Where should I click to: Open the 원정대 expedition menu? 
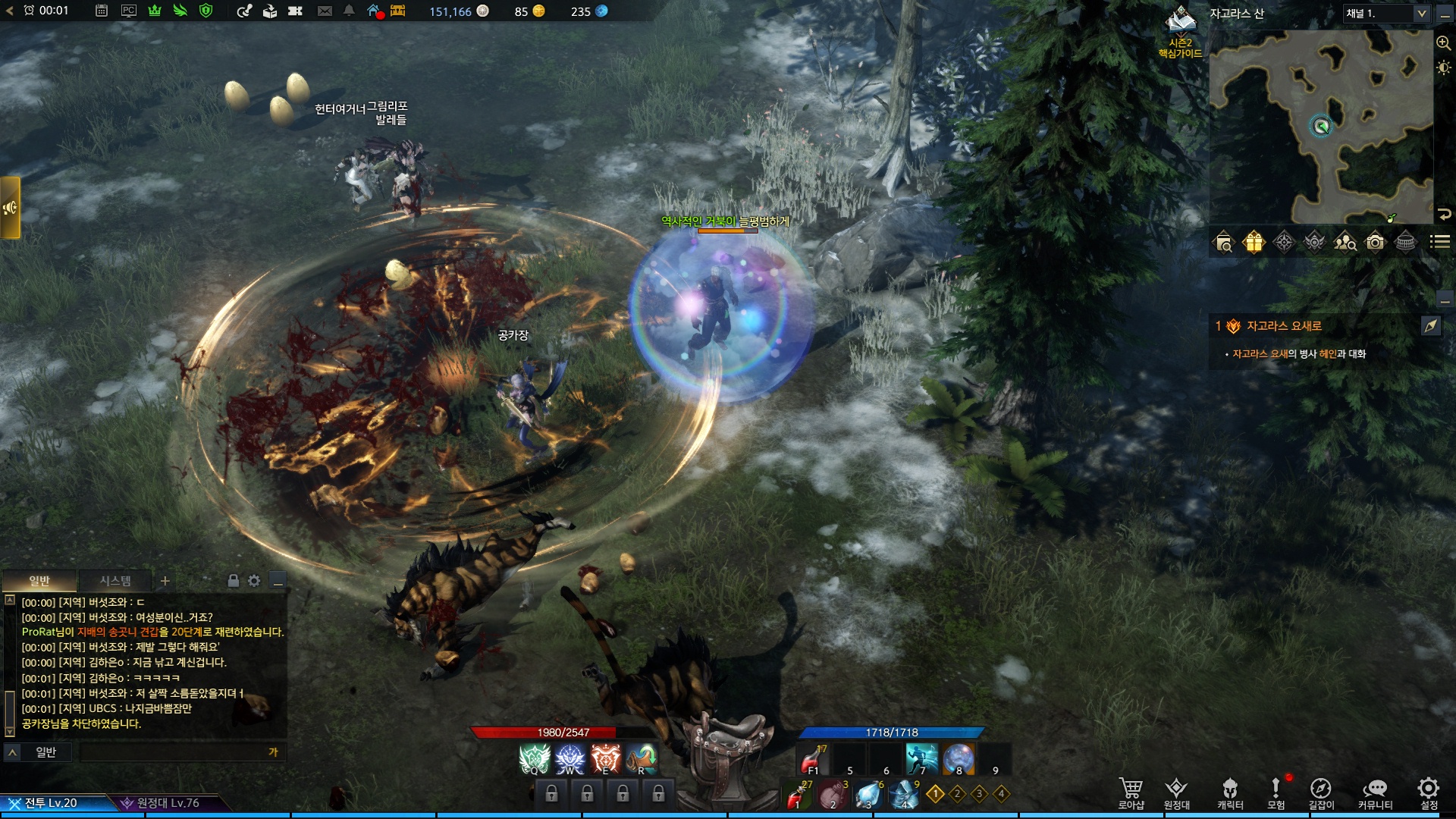point(1176,792)
